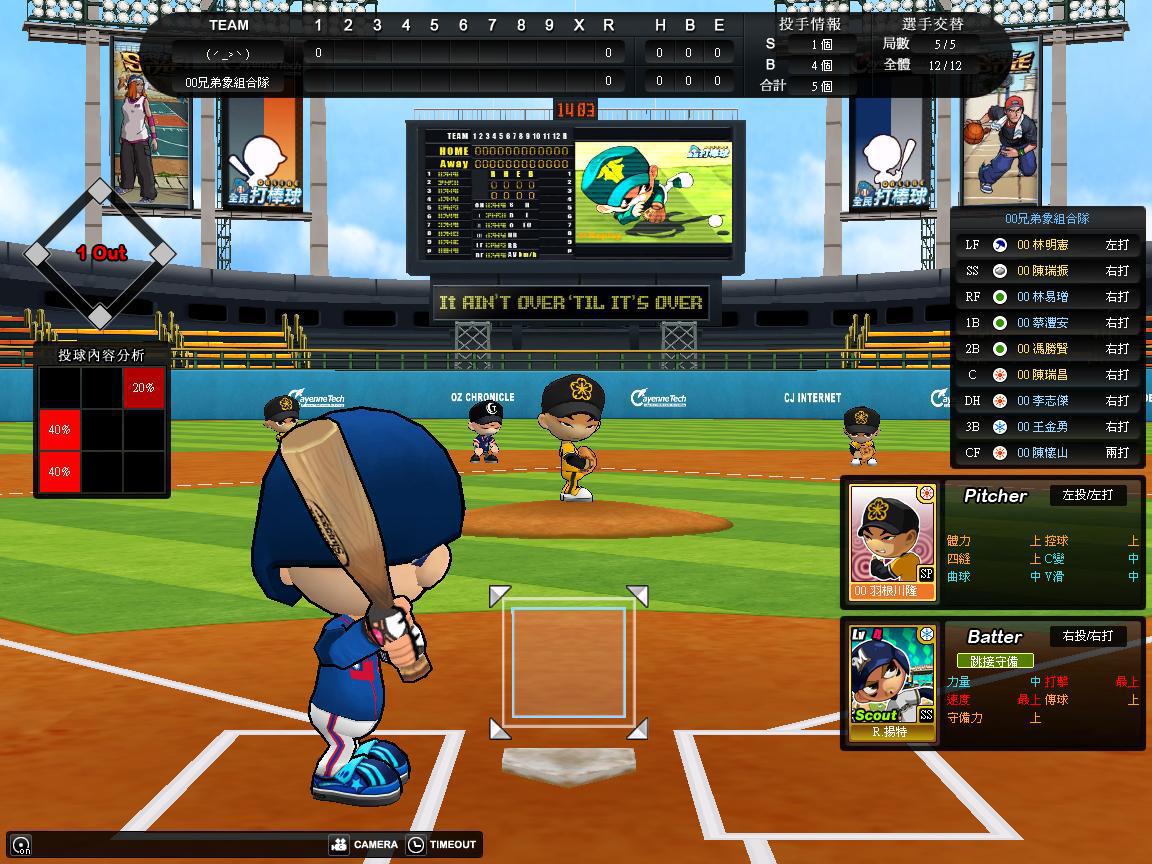
Task: Open batter R.揚特's Scout card
Action: pyautogui.click(x=893, y=682)
